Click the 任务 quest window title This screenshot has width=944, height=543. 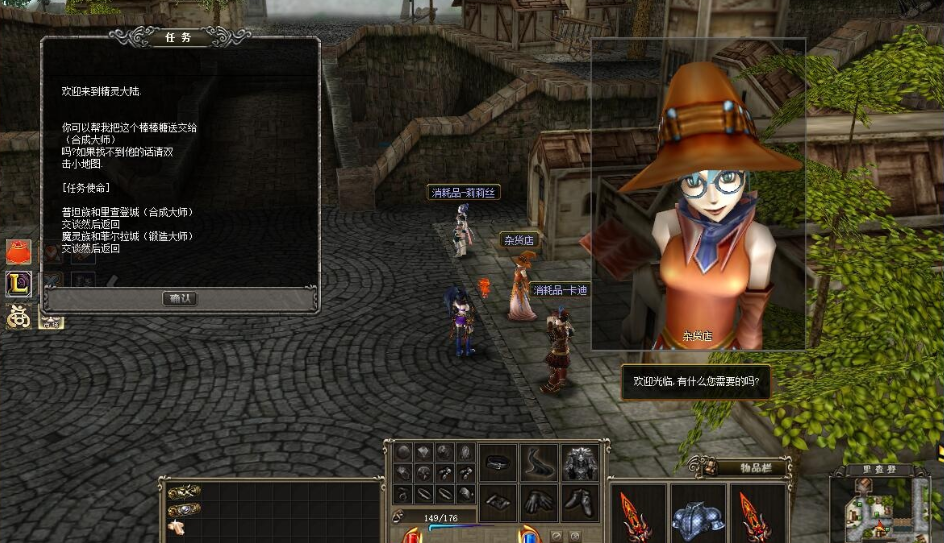[x=180, y=38]
